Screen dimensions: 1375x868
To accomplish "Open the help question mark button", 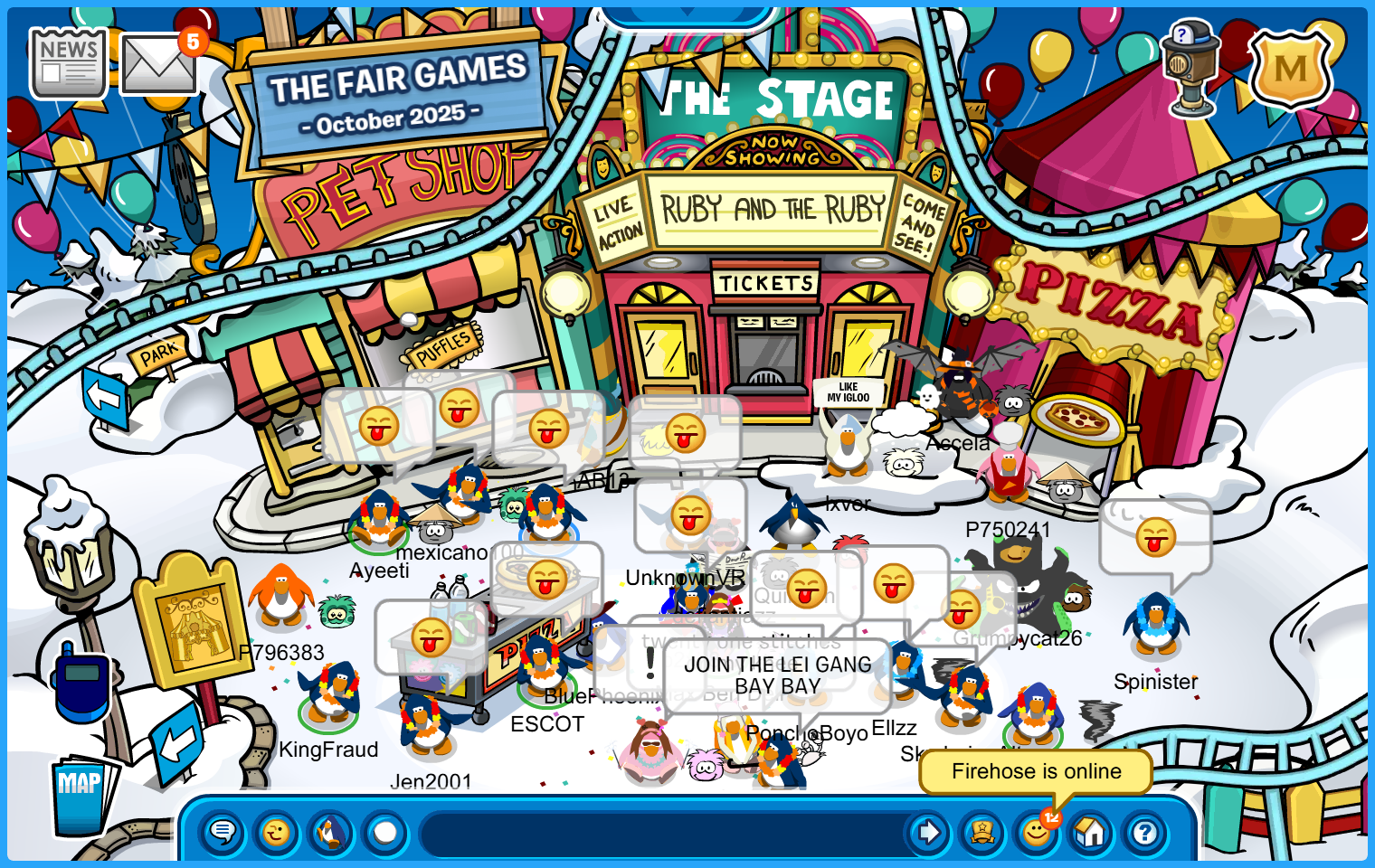I will click(1144, 832).
